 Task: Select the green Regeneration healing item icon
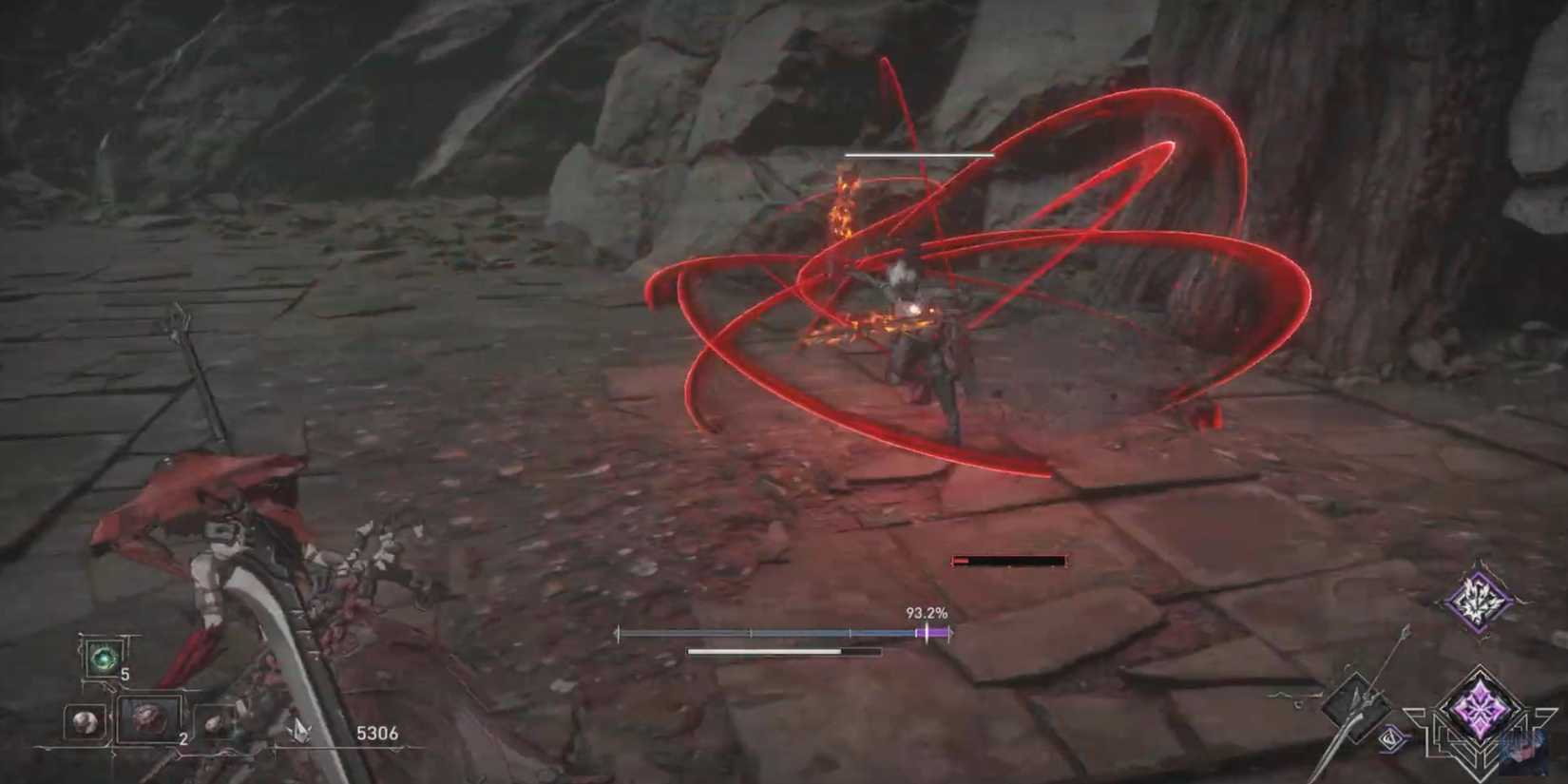pyautogui.click(x=102, y=657)
